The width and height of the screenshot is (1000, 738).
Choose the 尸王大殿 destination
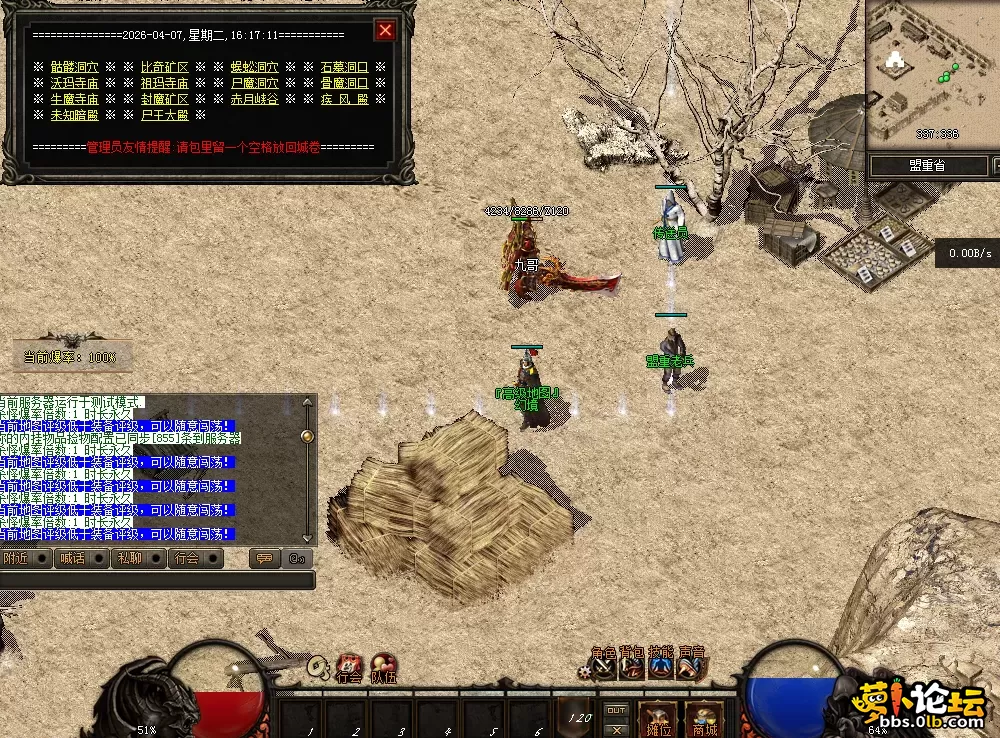tap(165, 115)
